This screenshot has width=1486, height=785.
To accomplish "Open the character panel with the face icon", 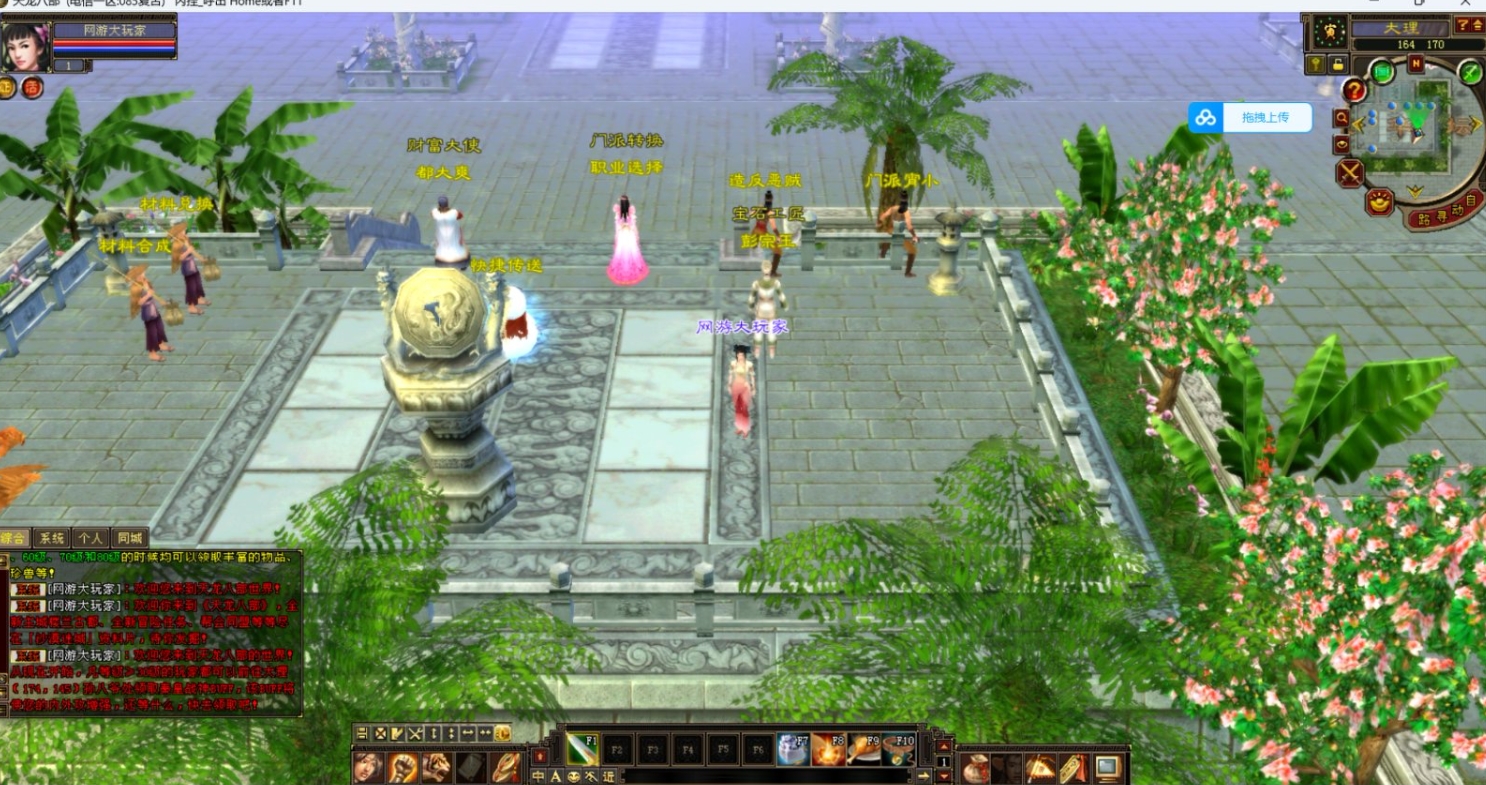I will [368, 768].
